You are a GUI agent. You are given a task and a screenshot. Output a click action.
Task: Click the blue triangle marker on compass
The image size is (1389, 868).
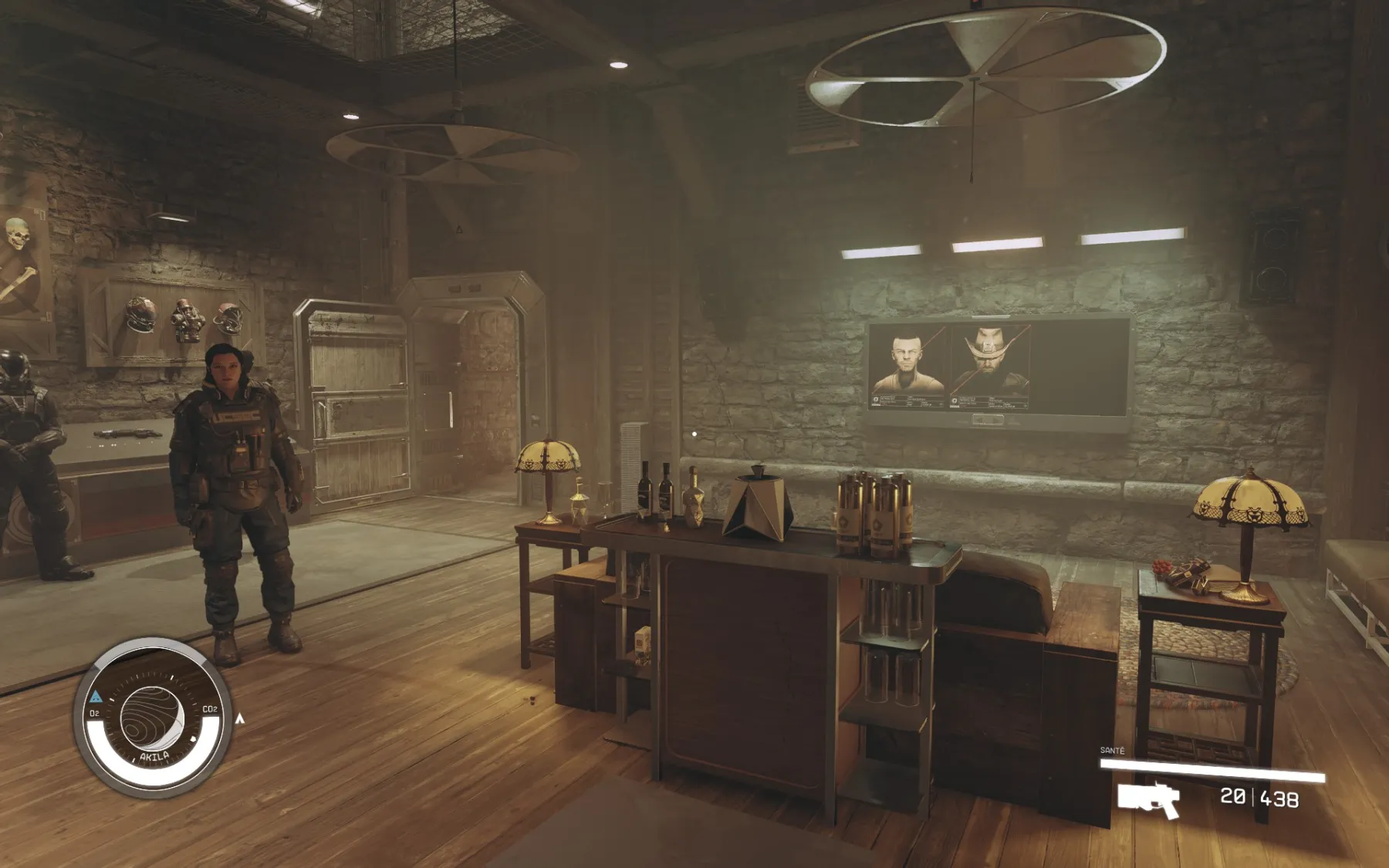click(96, 697)
